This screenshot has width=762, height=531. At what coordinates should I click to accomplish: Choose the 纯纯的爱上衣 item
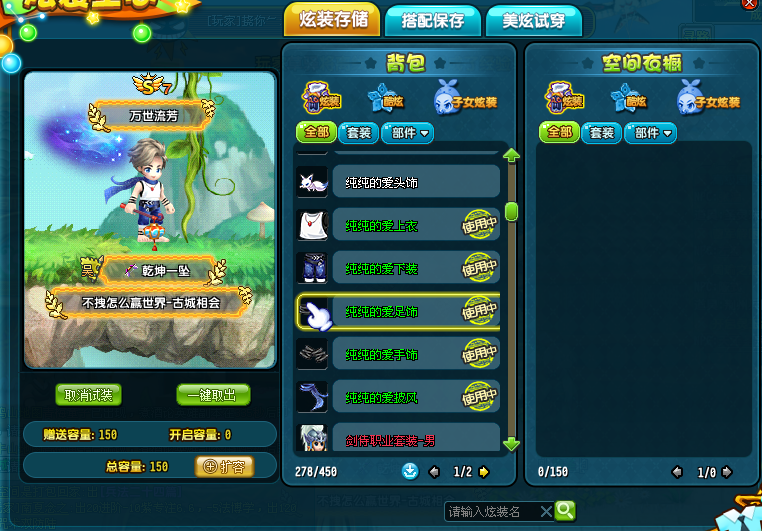point(398,225)
